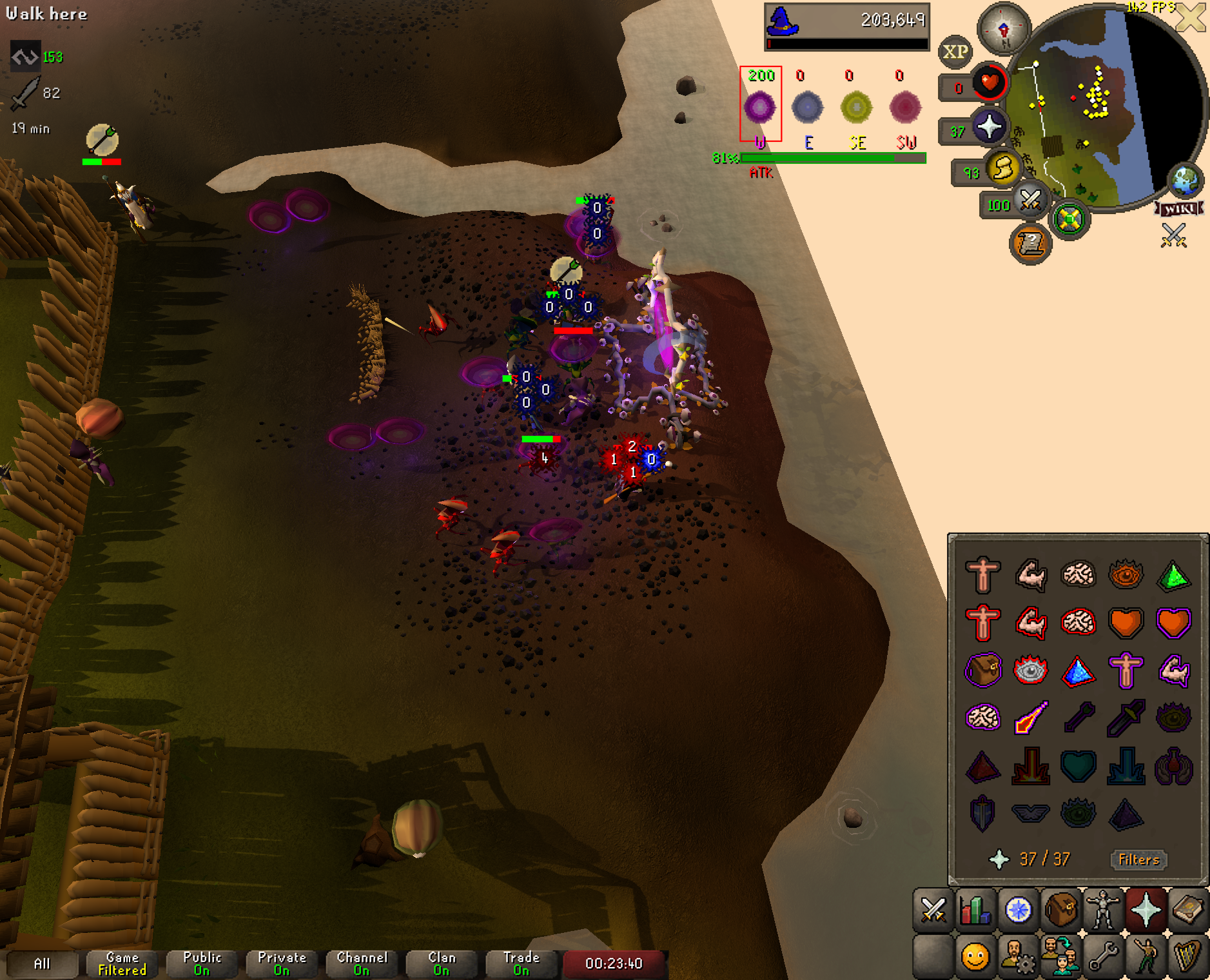Open the Inventory backpack tab
This screenshot has width=1210, height=980.
(x=1060, y=910)
